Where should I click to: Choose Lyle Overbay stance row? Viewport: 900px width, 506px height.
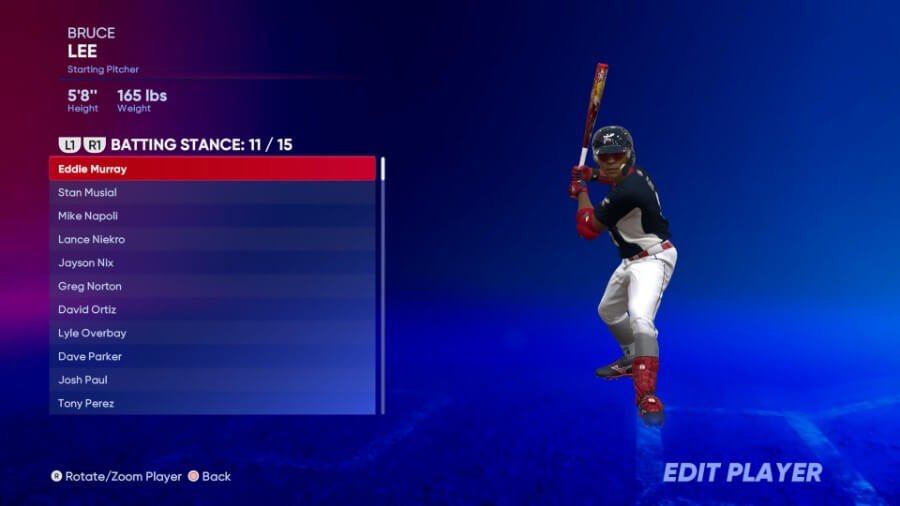(212, 333)
